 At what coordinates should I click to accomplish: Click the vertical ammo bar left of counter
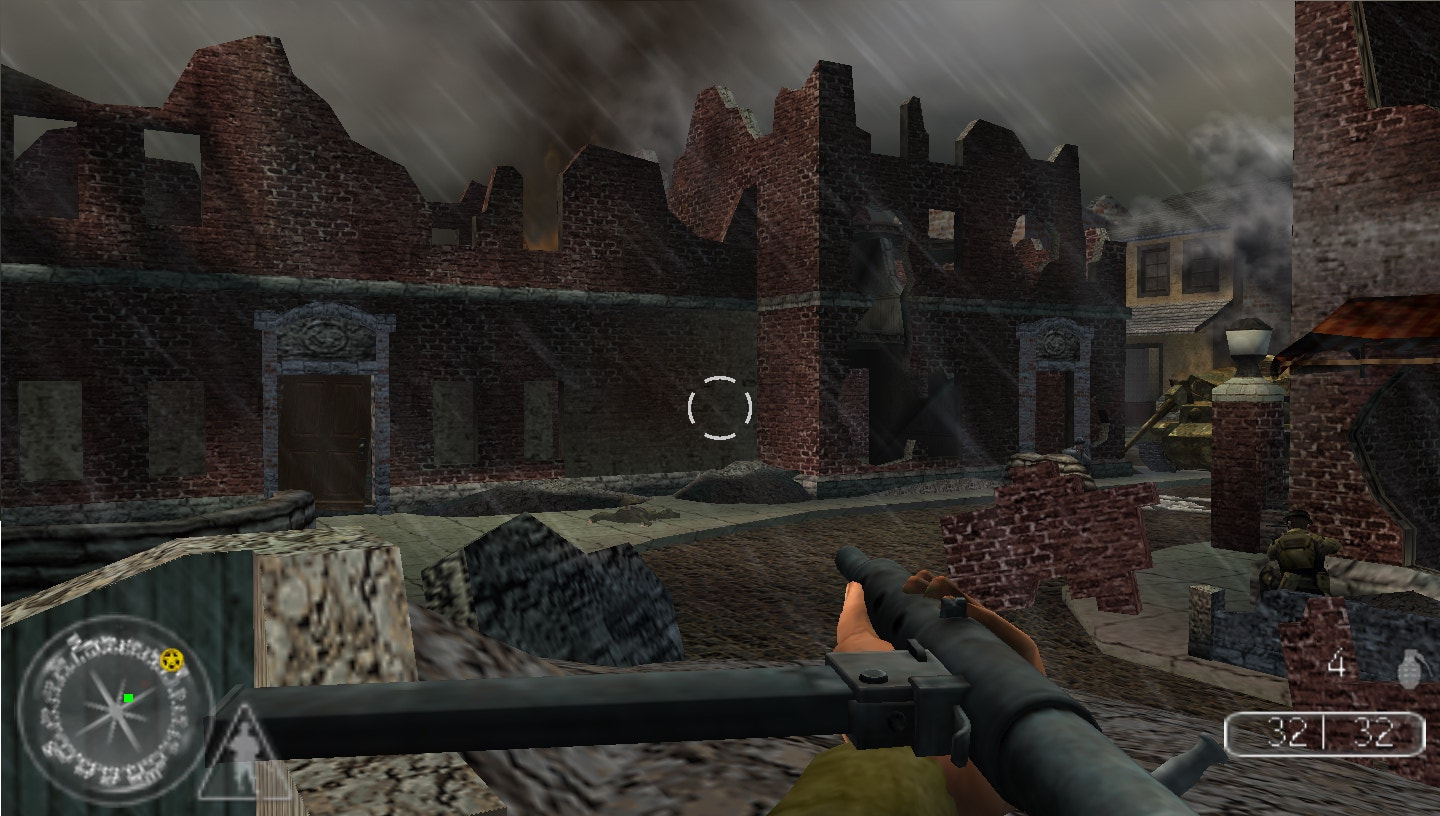pos(1227,734)
